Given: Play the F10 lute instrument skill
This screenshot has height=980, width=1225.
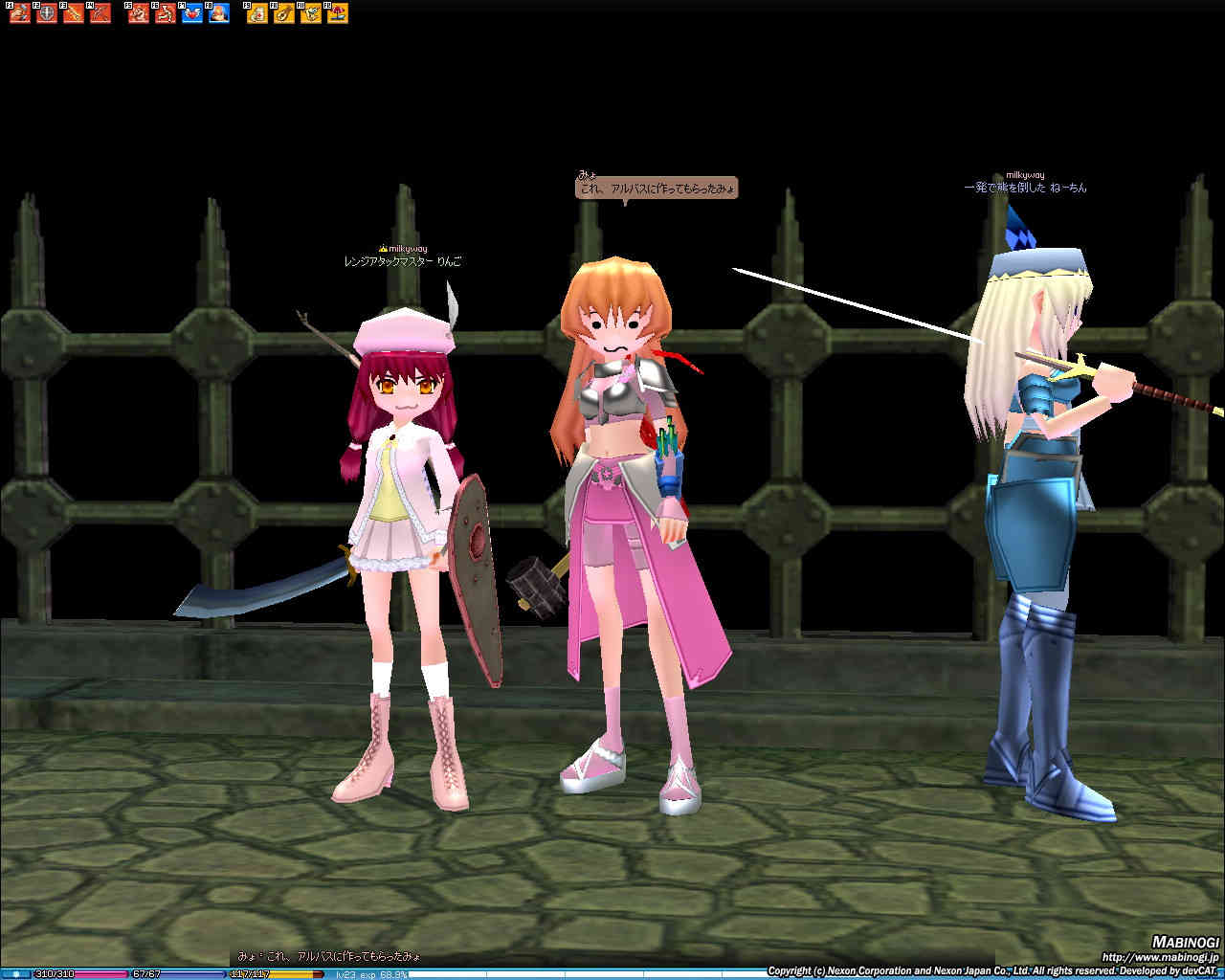Looking at the screenshot, I should pyautogui.click(x=284, y=13).
